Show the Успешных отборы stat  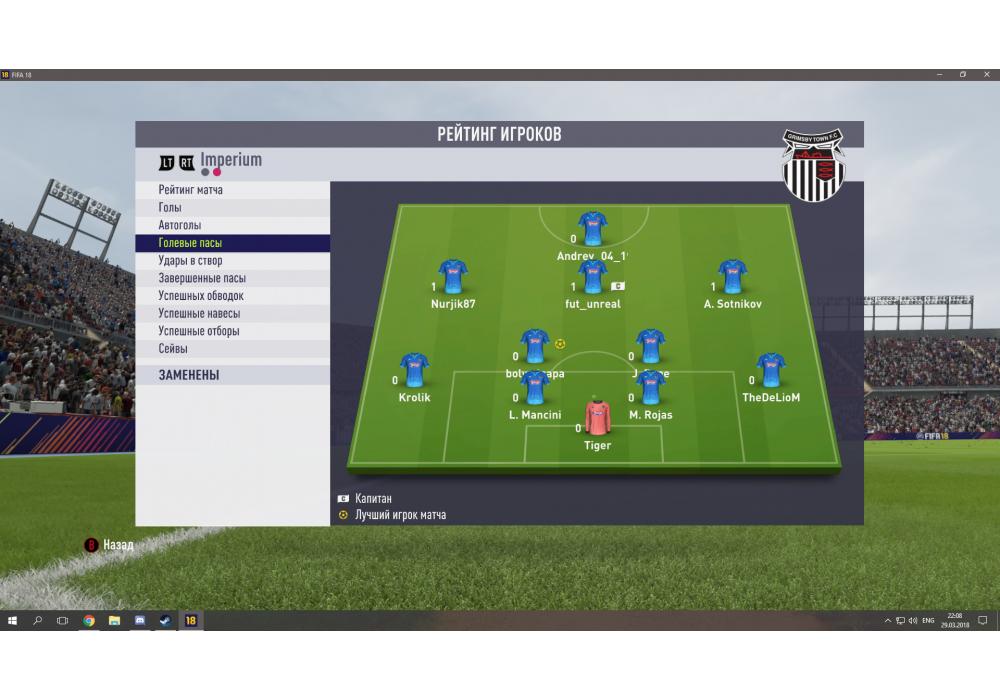point(199,331)
